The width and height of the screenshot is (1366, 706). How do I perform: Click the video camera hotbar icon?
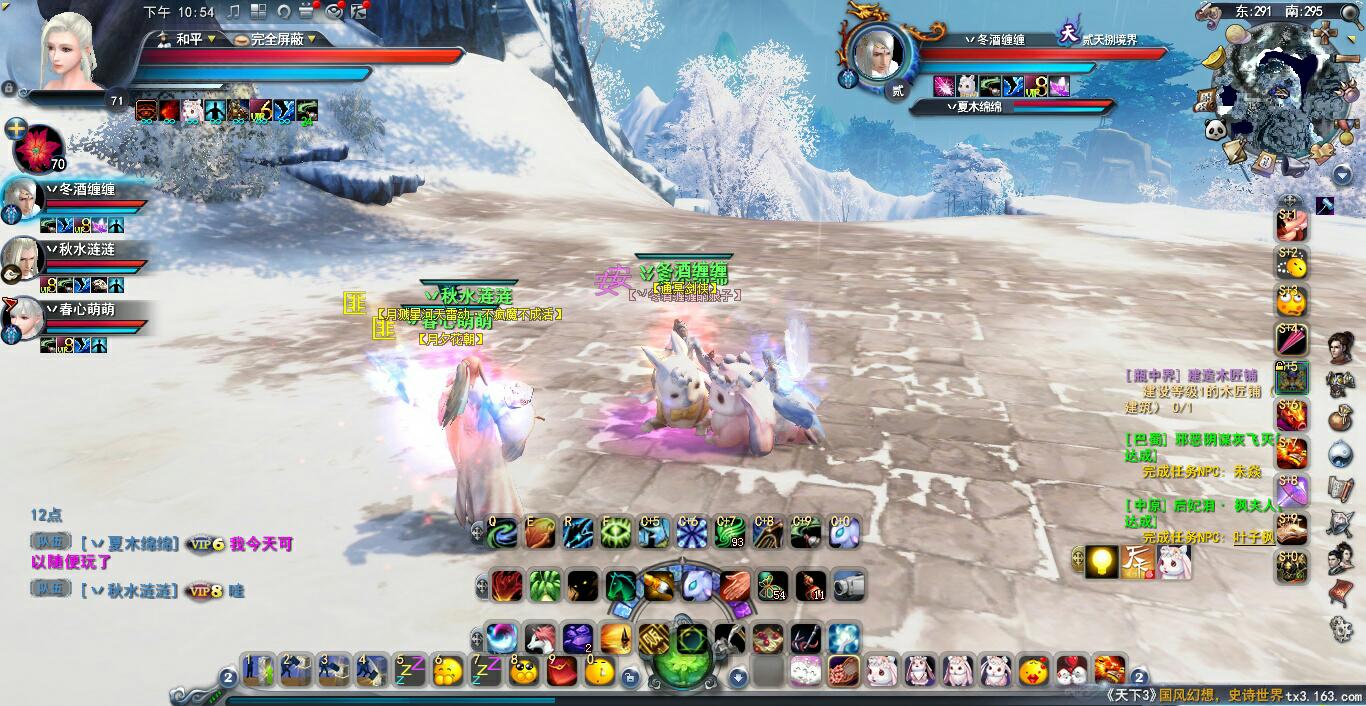click(849, 585)
